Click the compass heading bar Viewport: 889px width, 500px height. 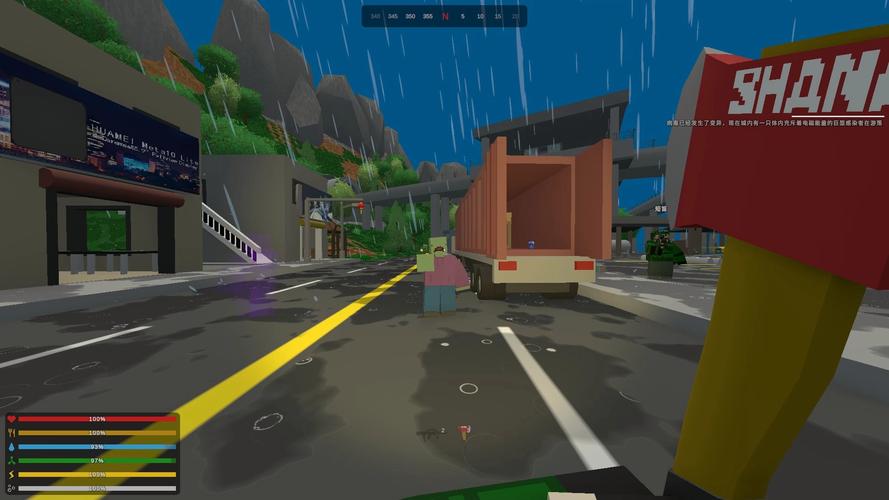tap(444, 16)
